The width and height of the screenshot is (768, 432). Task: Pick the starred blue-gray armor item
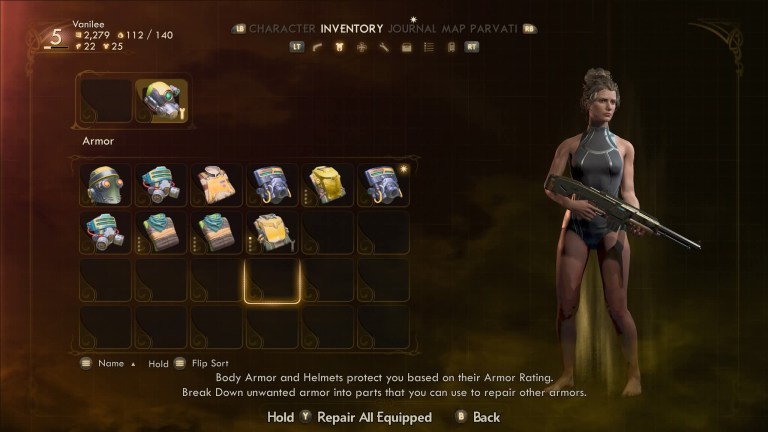[x=383, y=184]
